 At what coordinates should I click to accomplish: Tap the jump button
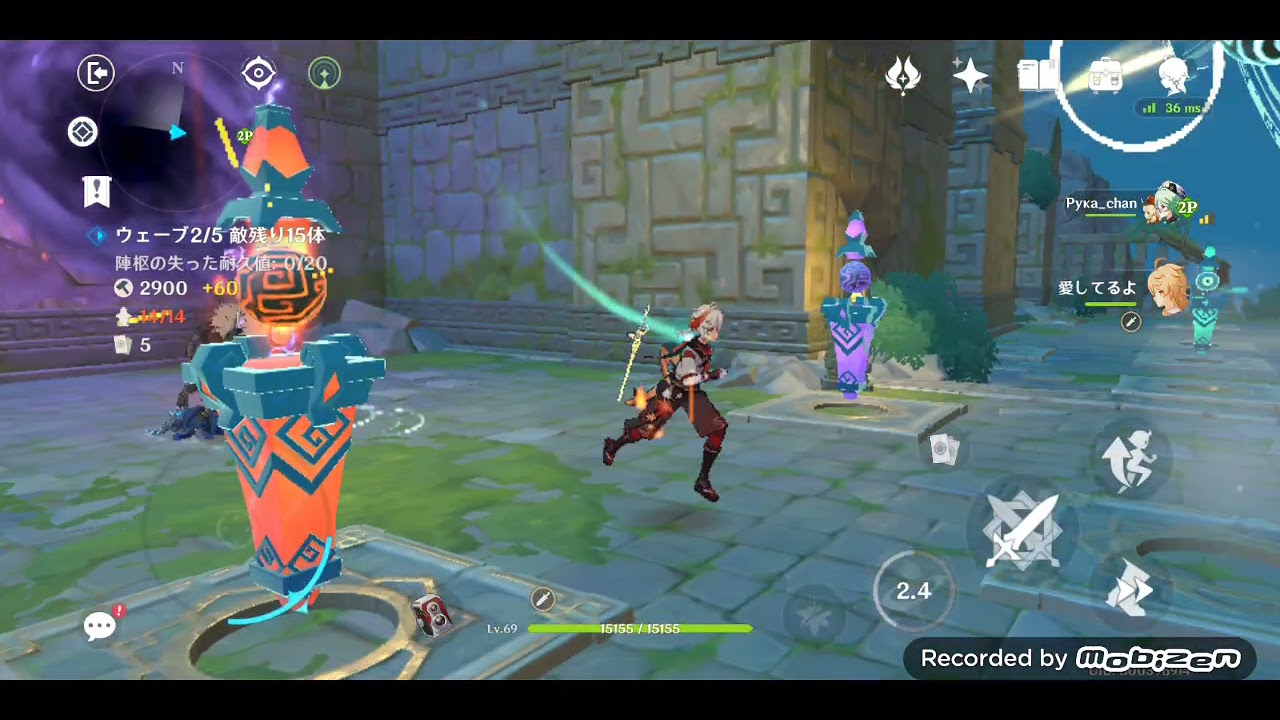click(x=1131, y=460)
